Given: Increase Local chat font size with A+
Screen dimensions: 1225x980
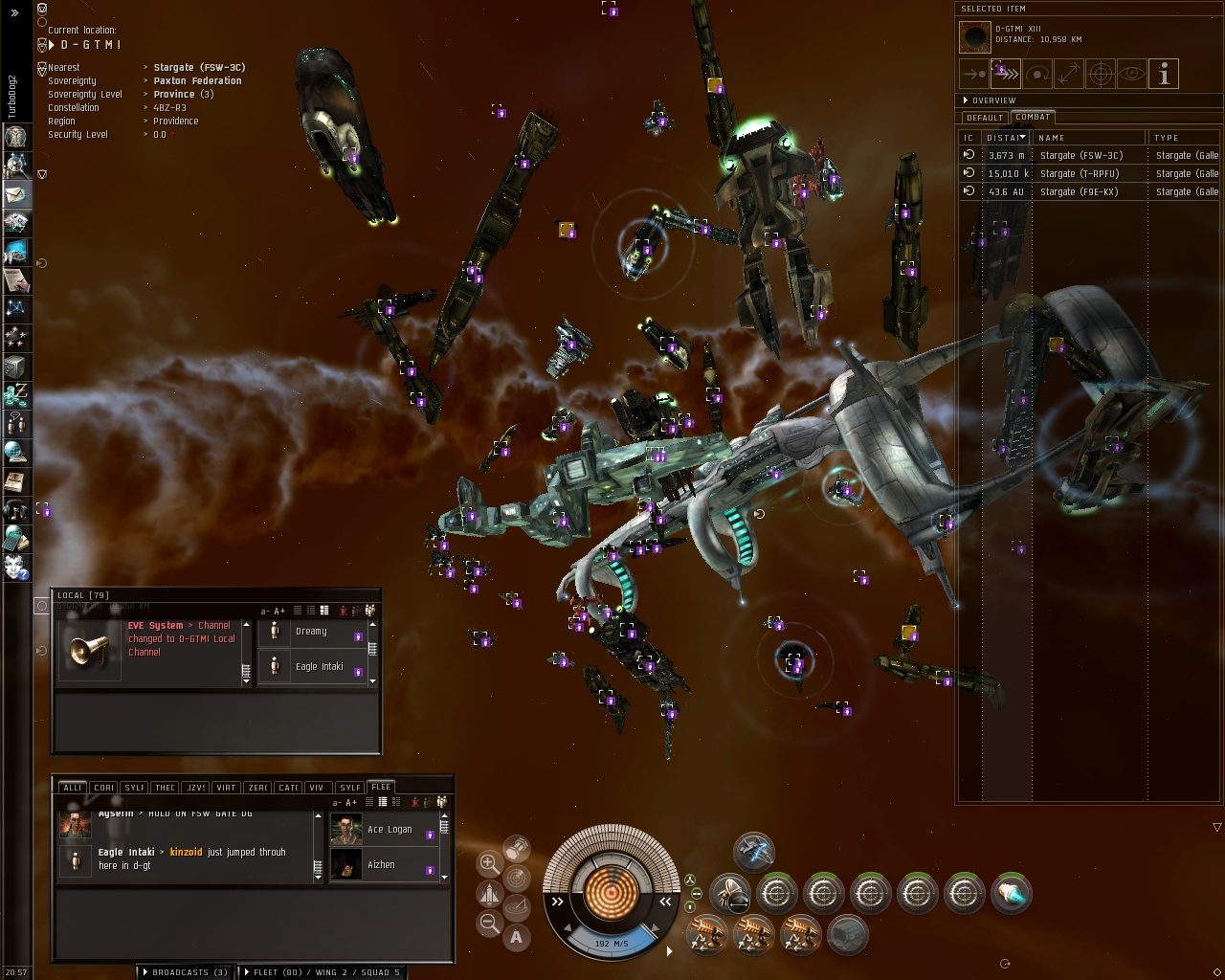Looking at the screenshot, I should pos(279,611).
